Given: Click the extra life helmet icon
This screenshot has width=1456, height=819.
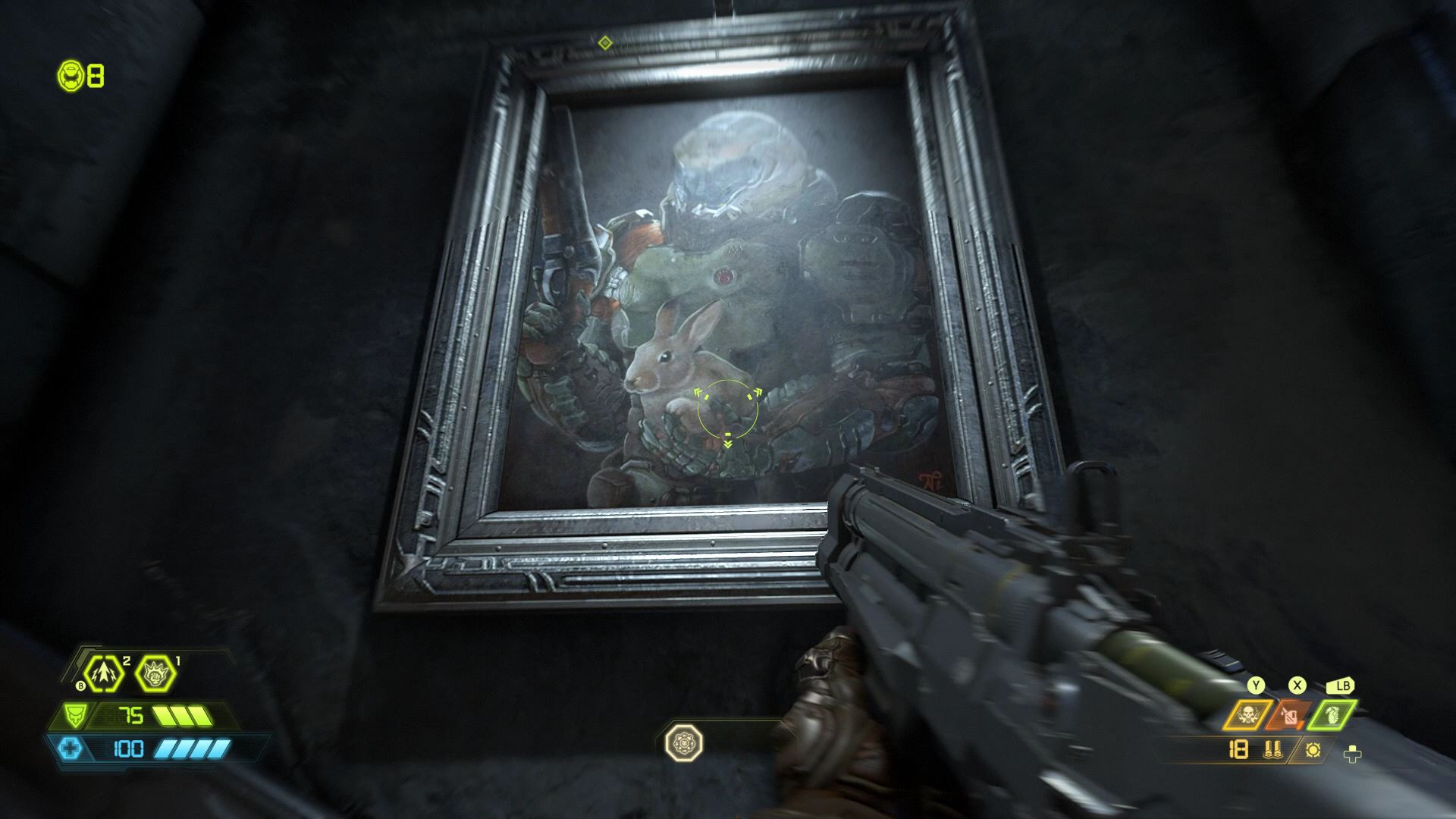Looking at the screenshot, I should (71, 76).
